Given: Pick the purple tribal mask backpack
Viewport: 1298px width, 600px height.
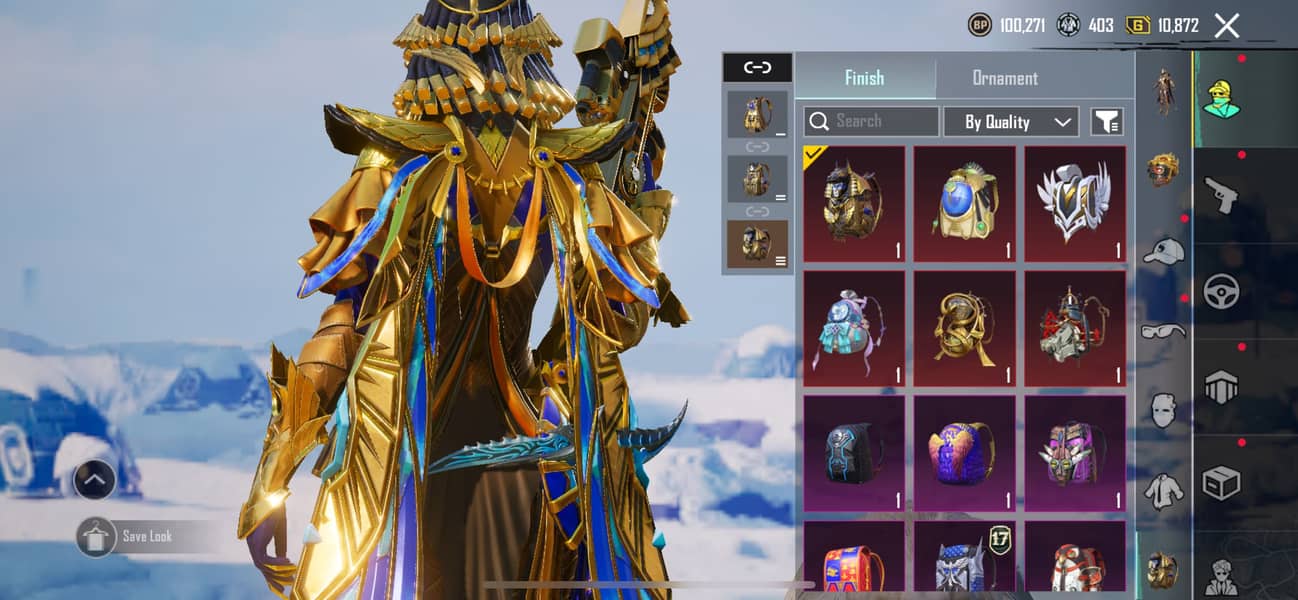Looking at the screenshot, I should coord(1075,452).
